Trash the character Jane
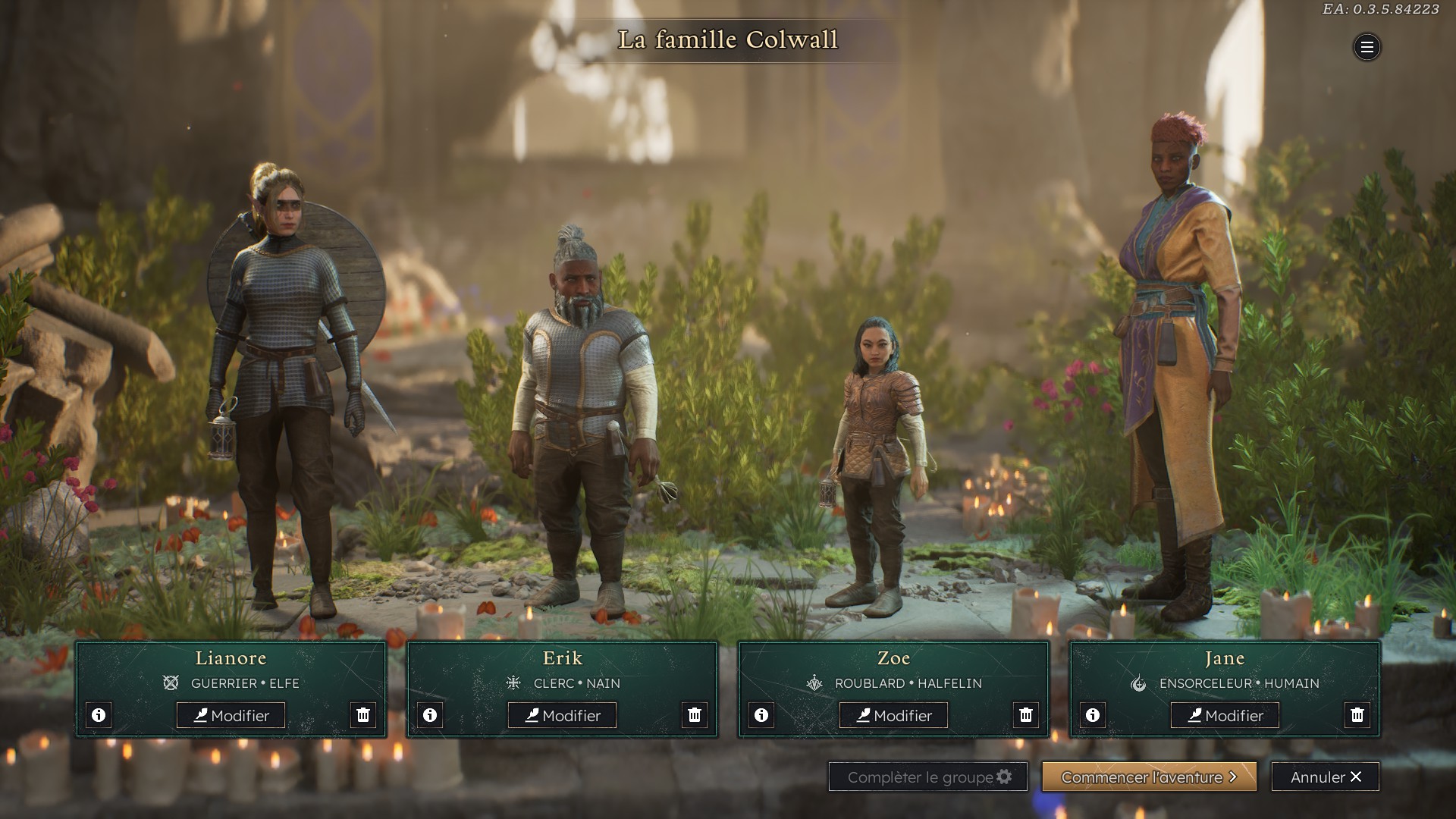The width and height of the screenshot is (1456, 819). [x=1357, y=715]
